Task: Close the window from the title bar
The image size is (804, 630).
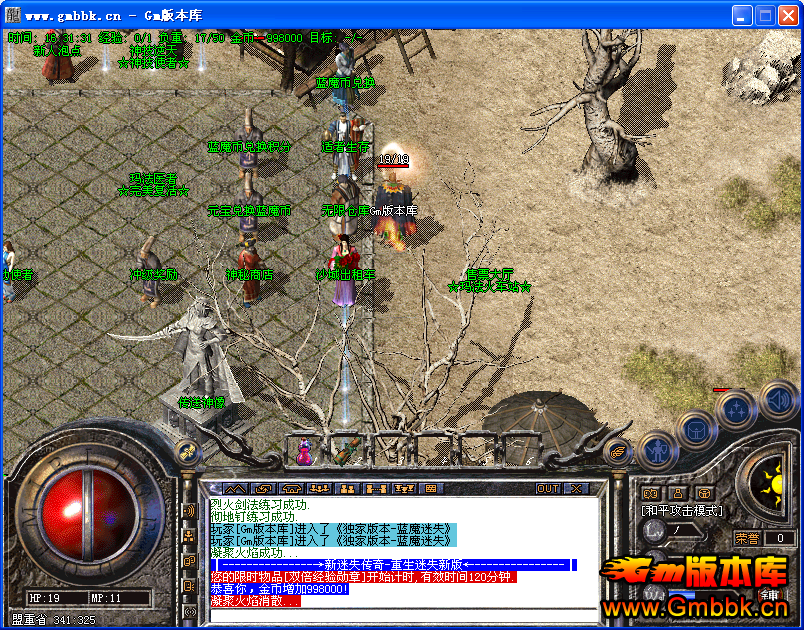Action: (x=786, y=15)
